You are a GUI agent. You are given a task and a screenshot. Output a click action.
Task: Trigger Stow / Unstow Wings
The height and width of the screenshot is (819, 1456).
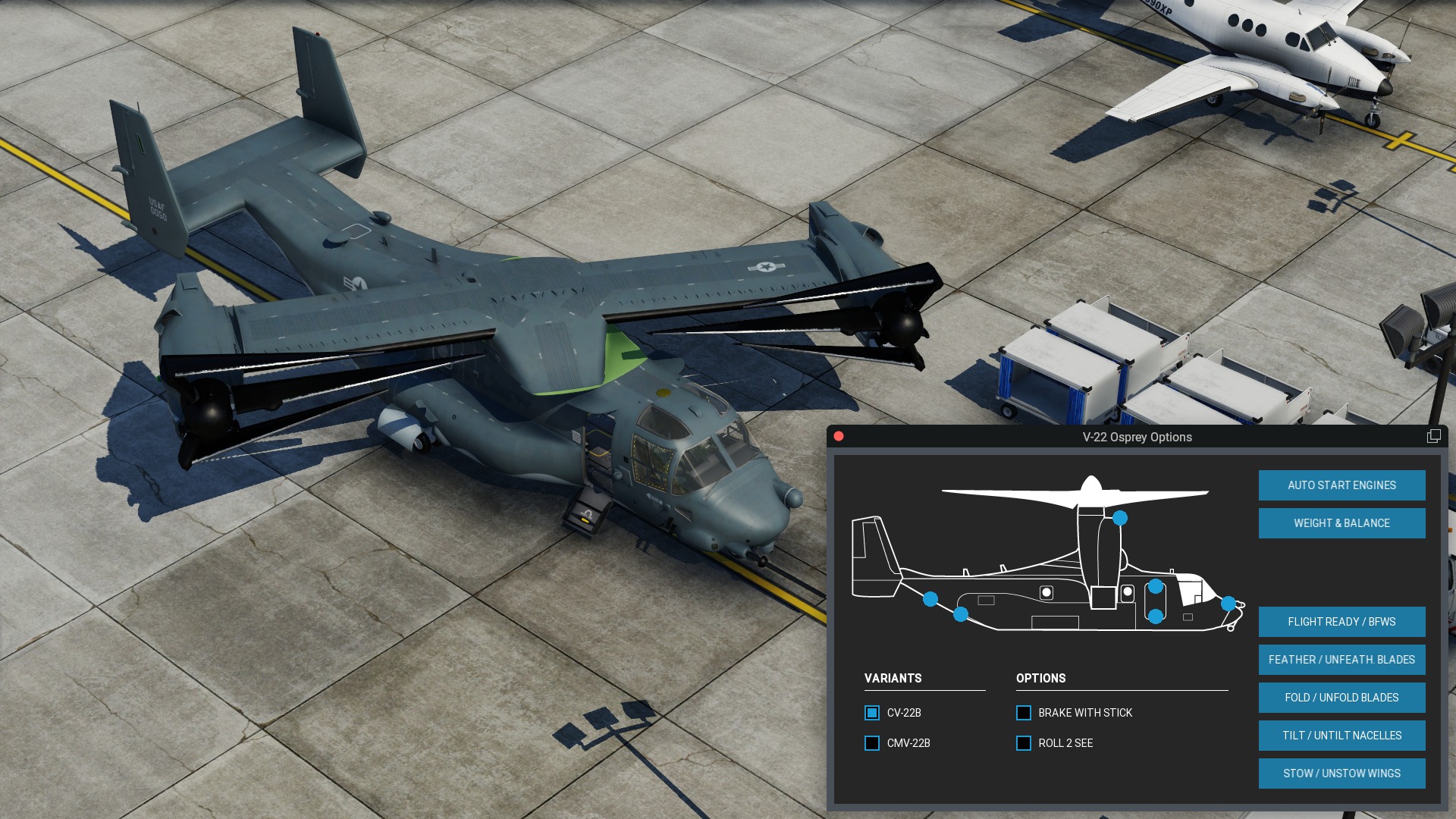coord(1341,773)
